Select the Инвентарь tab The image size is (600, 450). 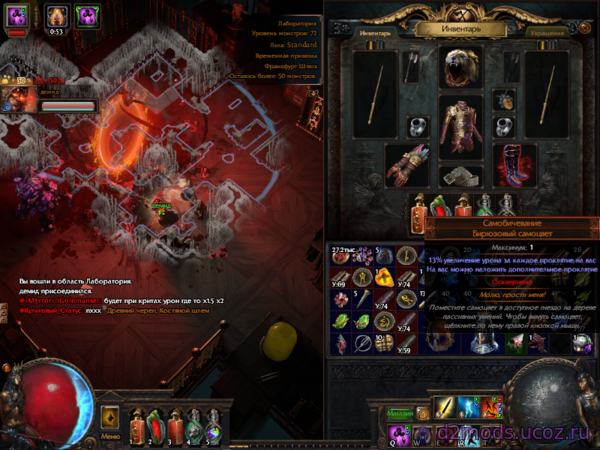(x=372, y=33)
